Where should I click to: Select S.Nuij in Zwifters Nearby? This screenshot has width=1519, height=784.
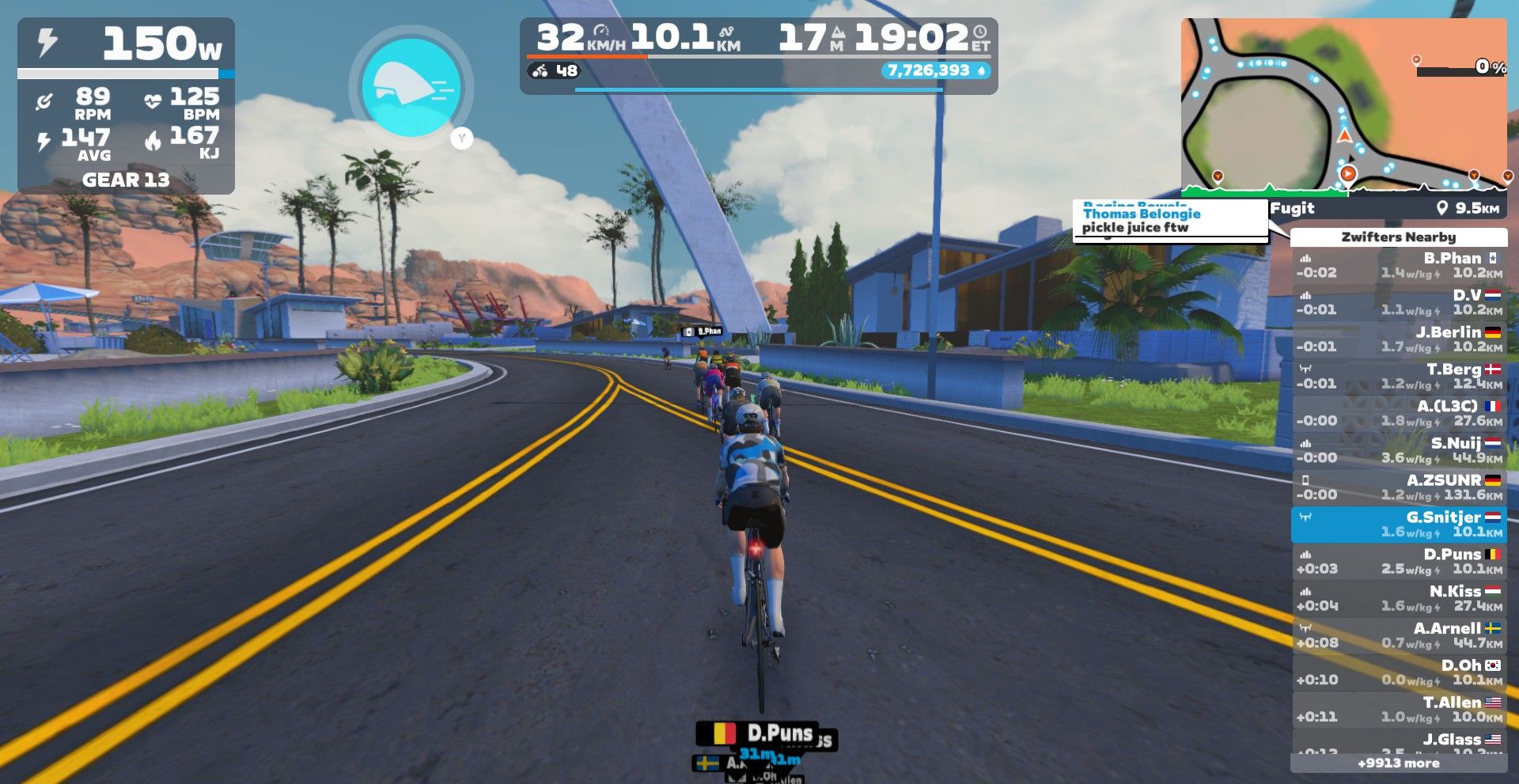(1398, 450)
